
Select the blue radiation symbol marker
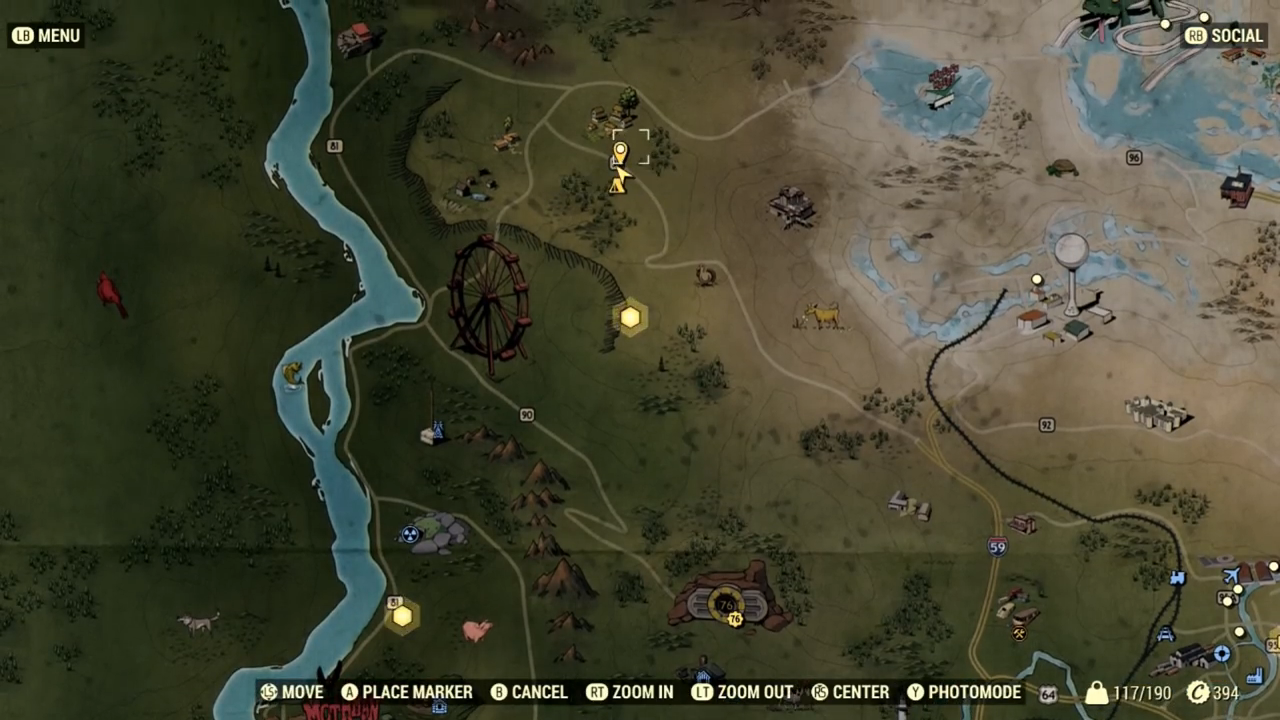coord(409,534)
